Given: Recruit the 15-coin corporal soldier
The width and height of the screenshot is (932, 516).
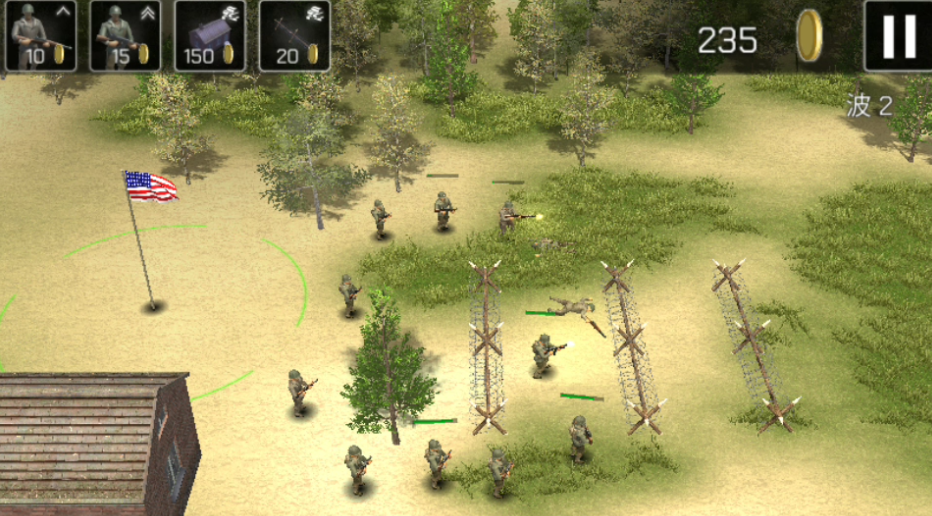Looking at the screenshot, I should [125, 35].
